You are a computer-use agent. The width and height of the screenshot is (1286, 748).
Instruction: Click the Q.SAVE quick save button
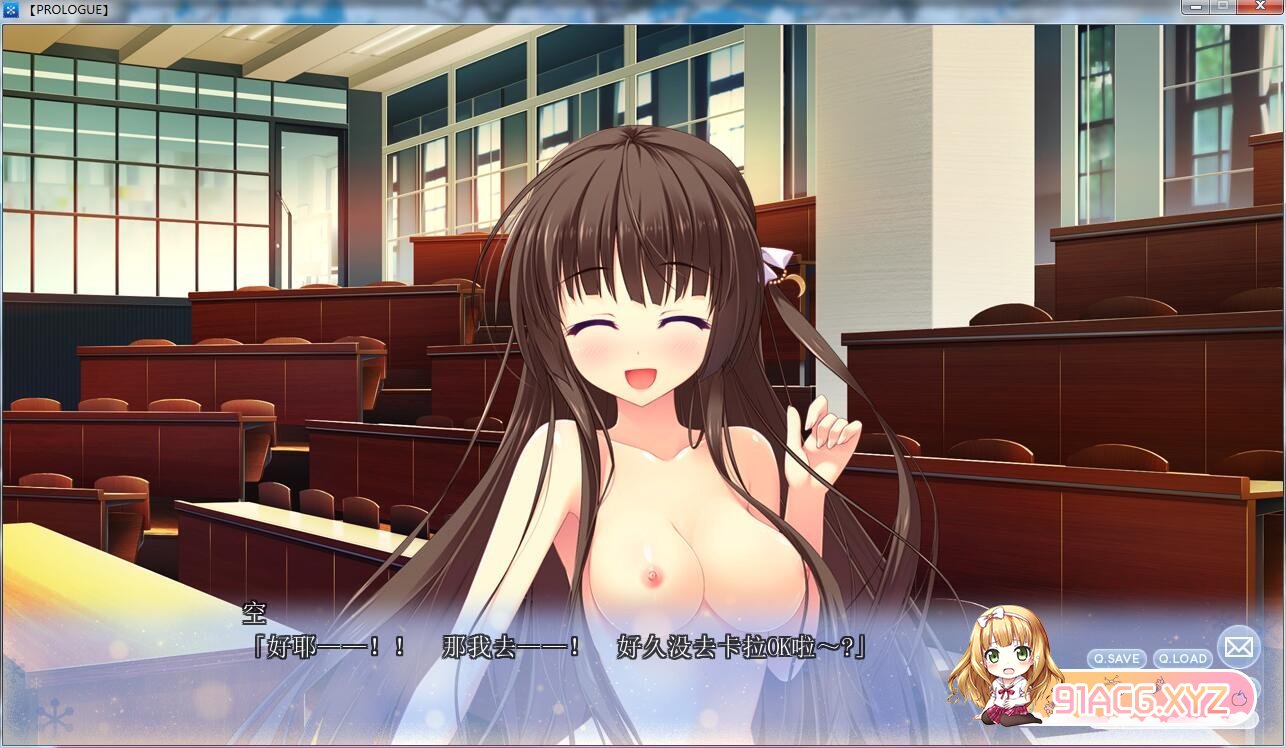pyautogui.click(x=1116, y=659)
